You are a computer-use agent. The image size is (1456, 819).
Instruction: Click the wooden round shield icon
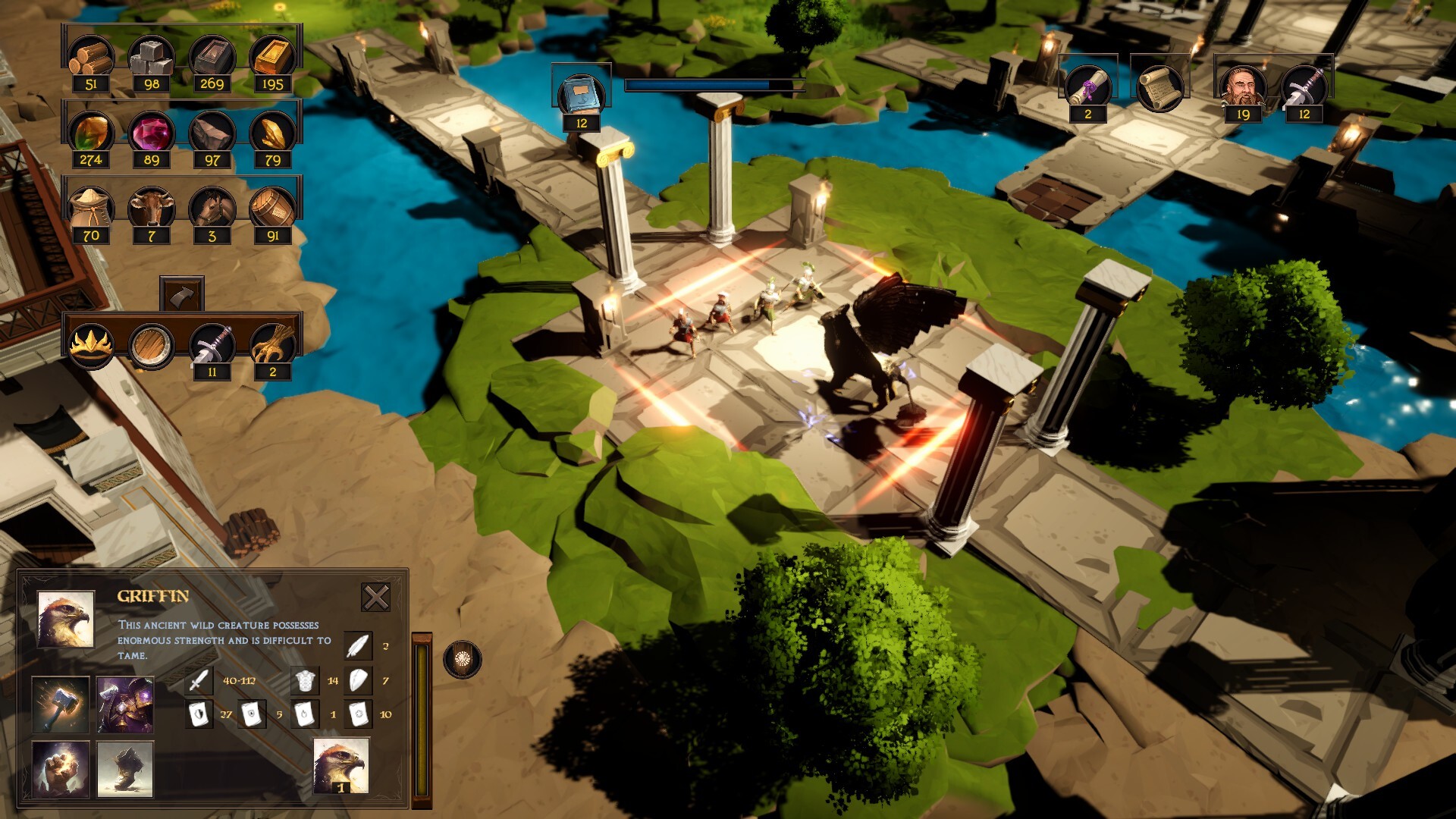151,345
